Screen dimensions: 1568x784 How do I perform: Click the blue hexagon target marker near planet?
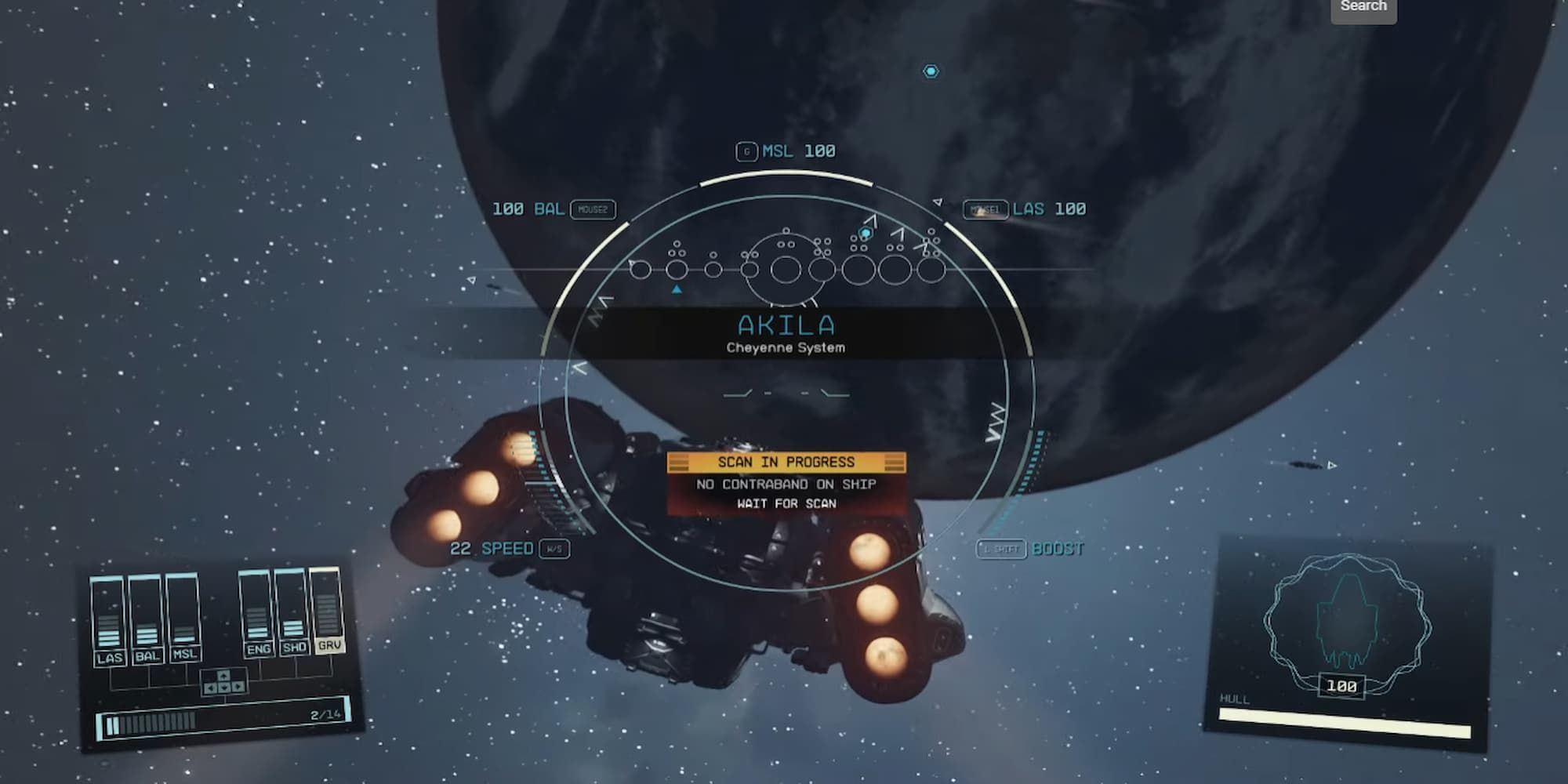(930, 71)
